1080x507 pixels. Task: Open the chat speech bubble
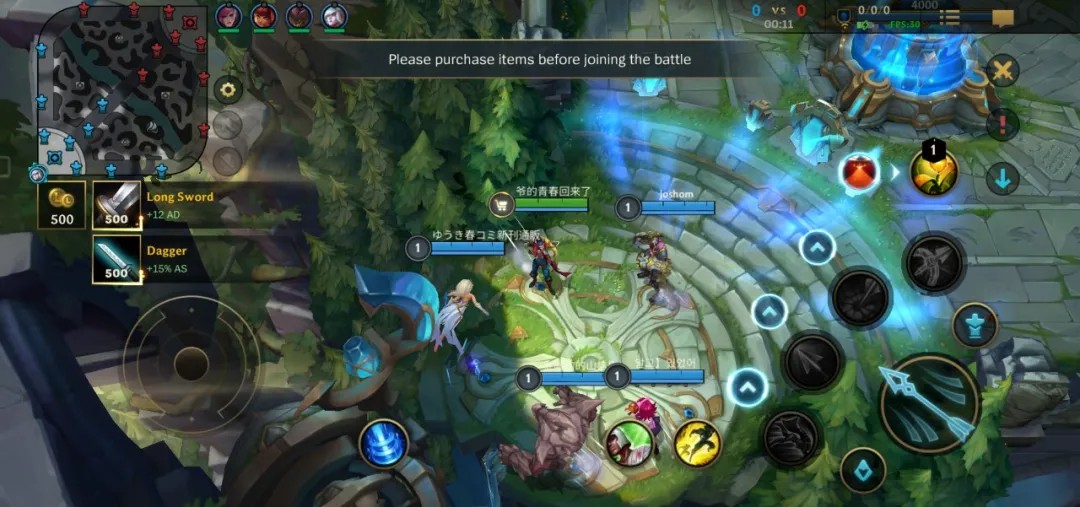pyautogui.click(x=1002, y=18)
